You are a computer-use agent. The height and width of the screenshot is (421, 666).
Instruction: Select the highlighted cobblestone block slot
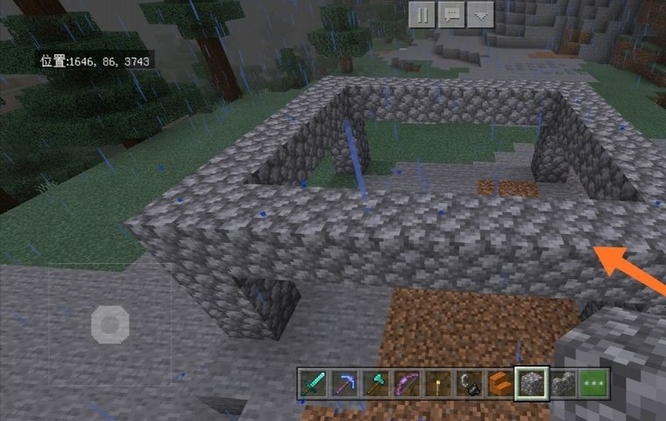point(531,383)
